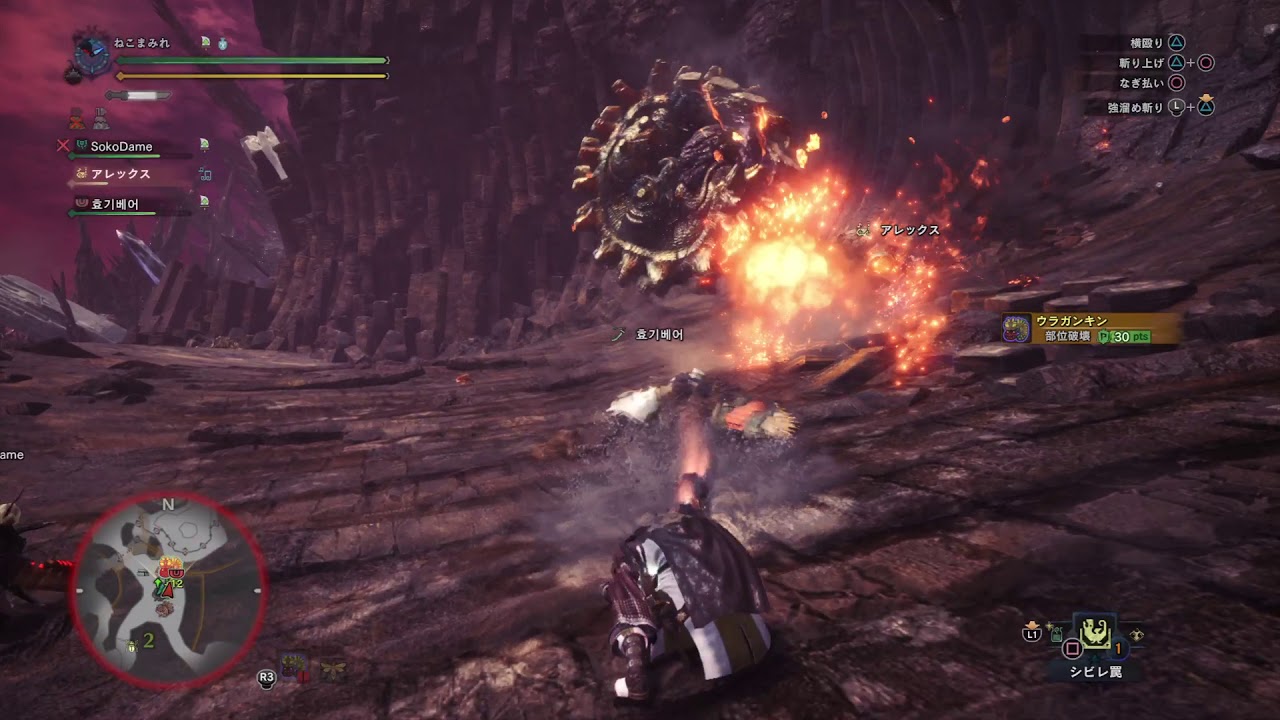Click the potion buff icon at top left
The width and height of the screenshot is (1280, 720).
[222, 45]
